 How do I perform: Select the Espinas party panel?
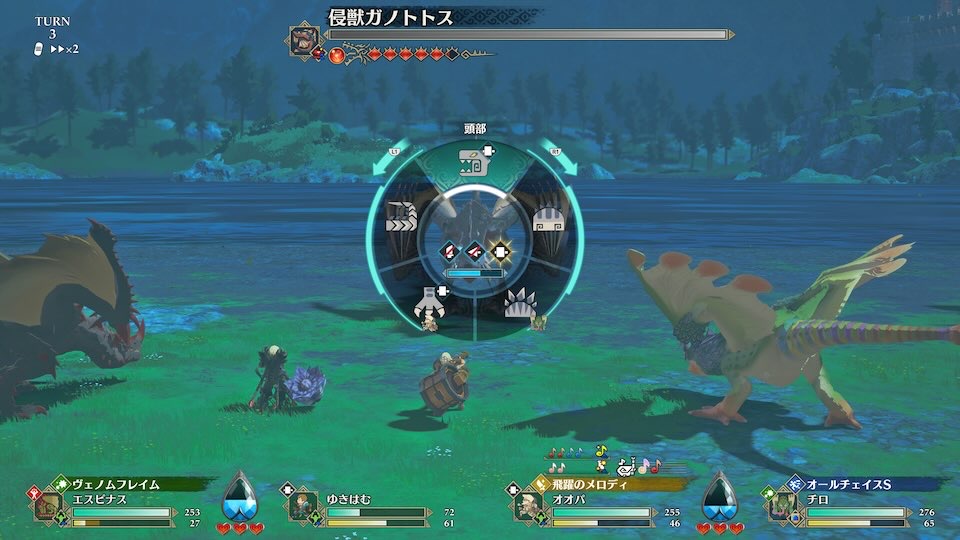coord(110,503)
